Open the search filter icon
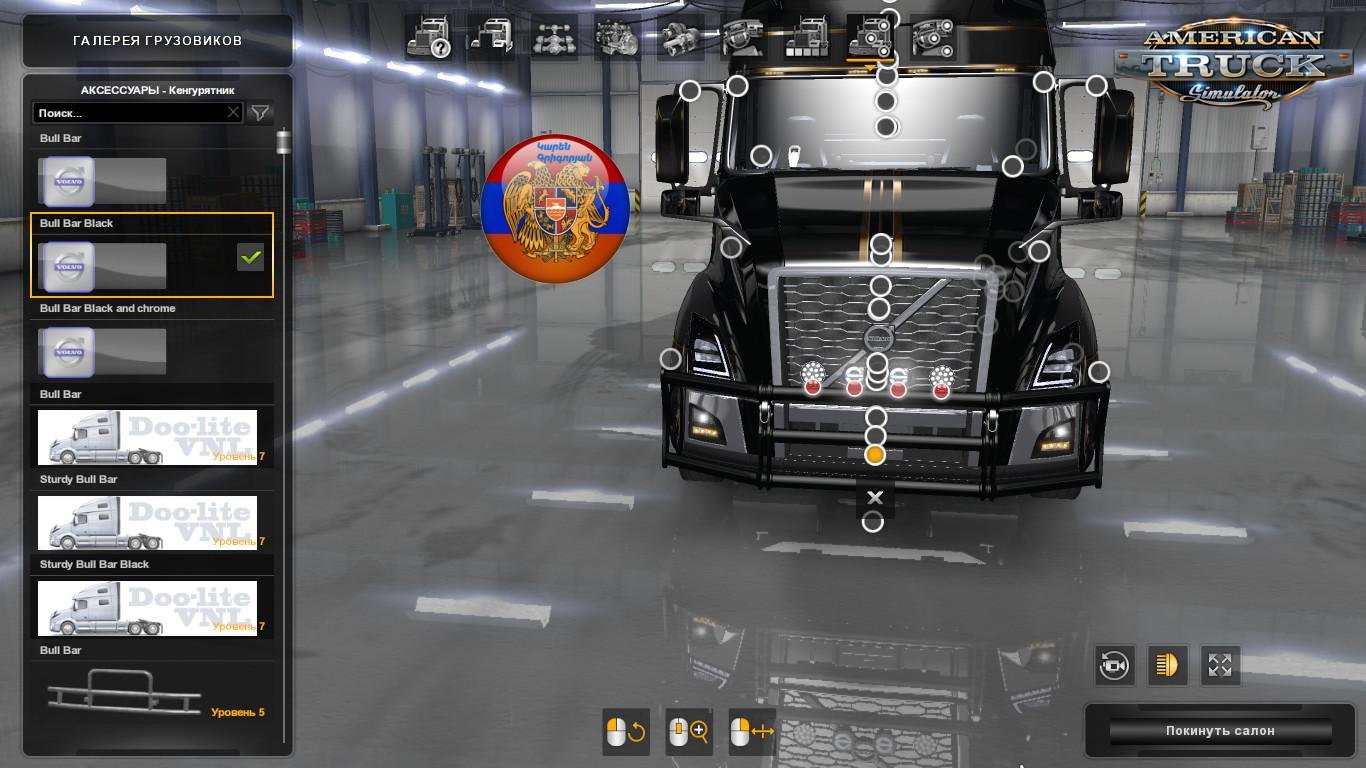 259,113
